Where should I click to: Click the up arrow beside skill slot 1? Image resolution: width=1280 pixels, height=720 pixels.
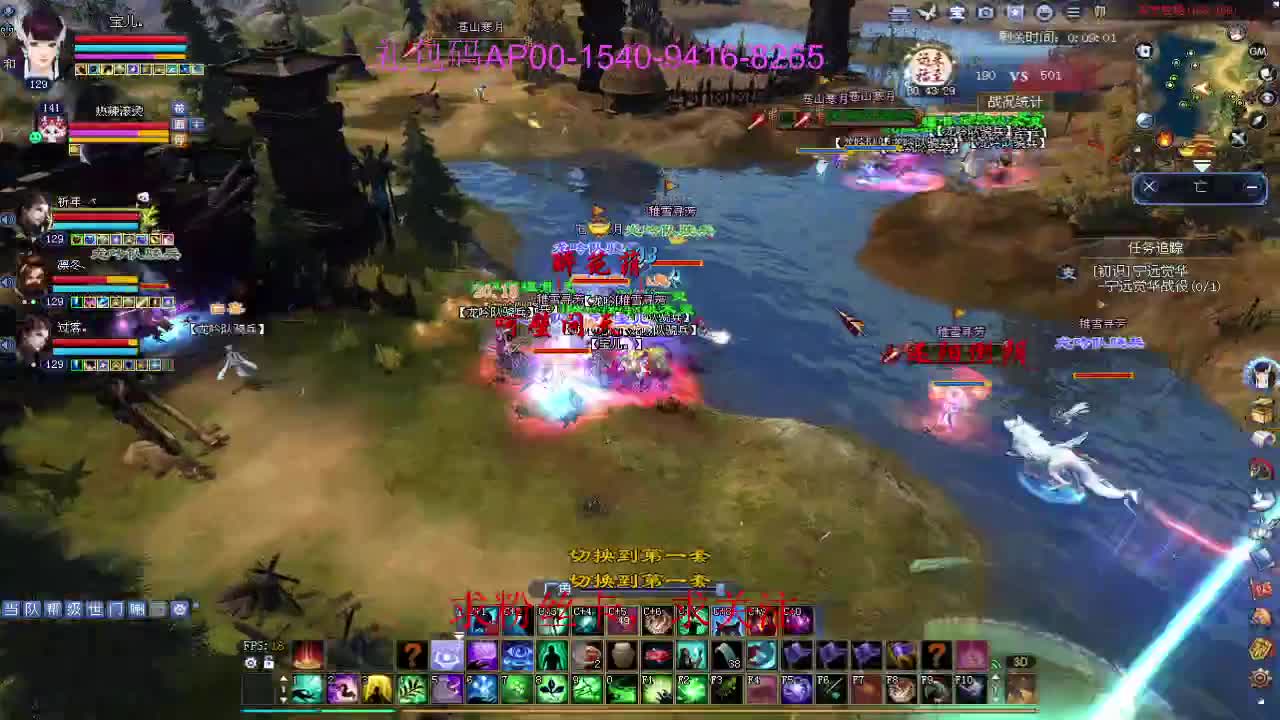[x=283, y=679]
